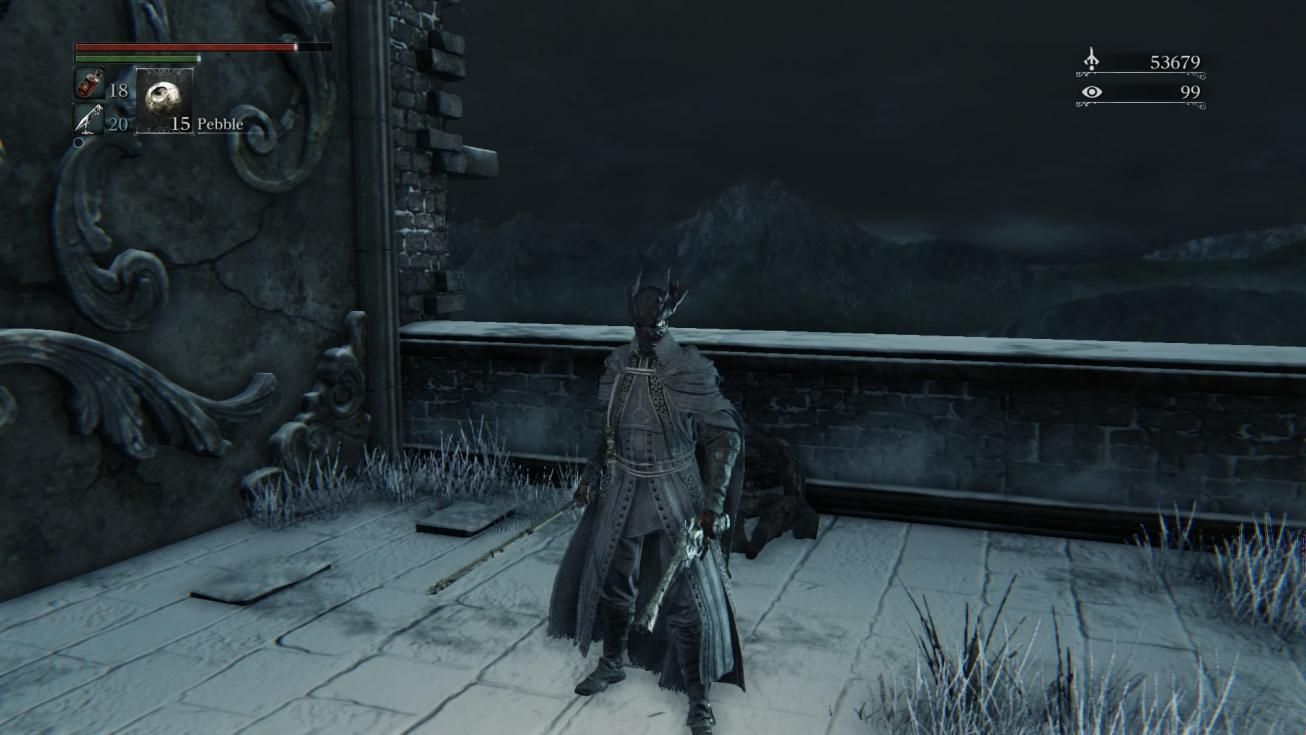Click the decorative scroll under the Echoes counter
Viewport: 1306px width, 735px height.
pyautogui.click(x=1140, y=75)
